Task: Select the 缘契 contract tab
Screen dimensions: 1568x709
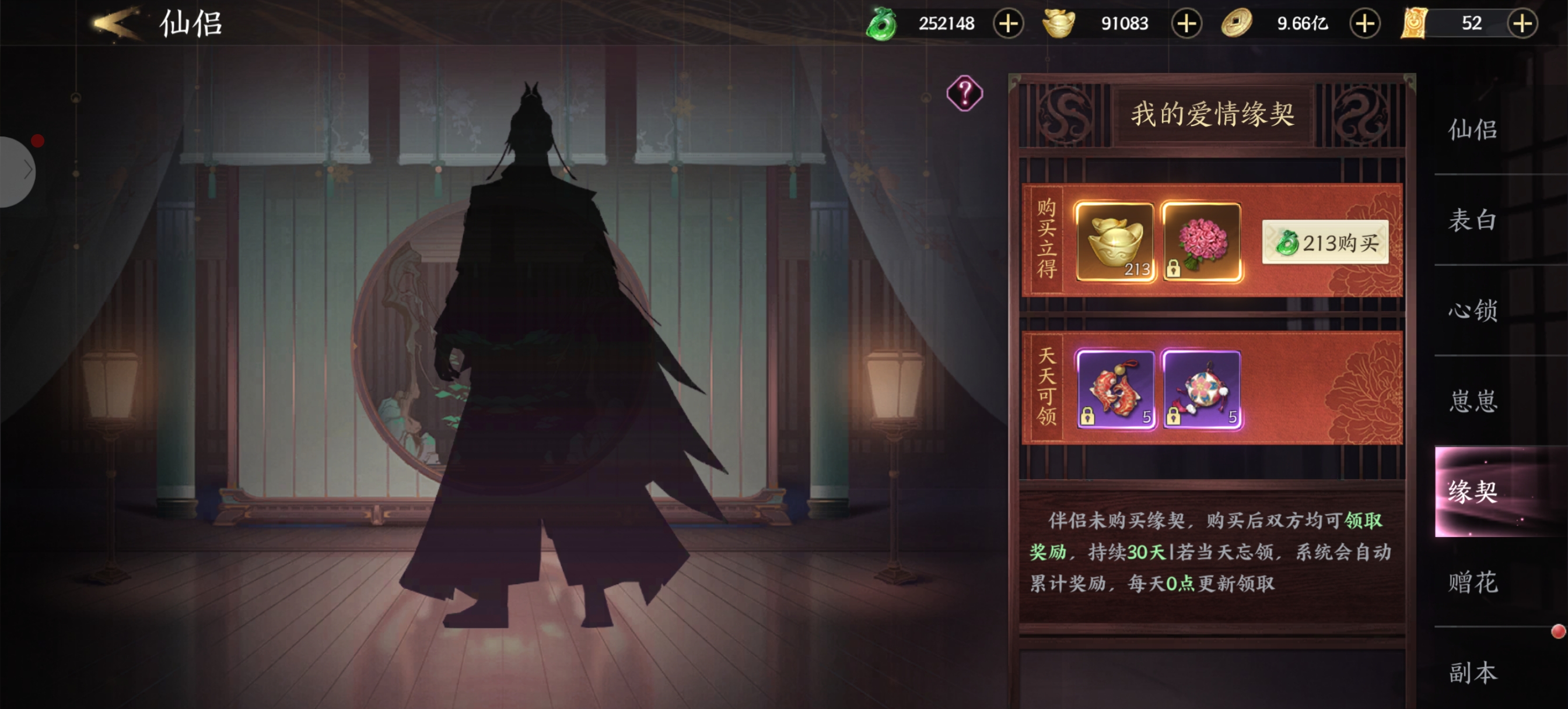Action: (x=1472, y=491)
